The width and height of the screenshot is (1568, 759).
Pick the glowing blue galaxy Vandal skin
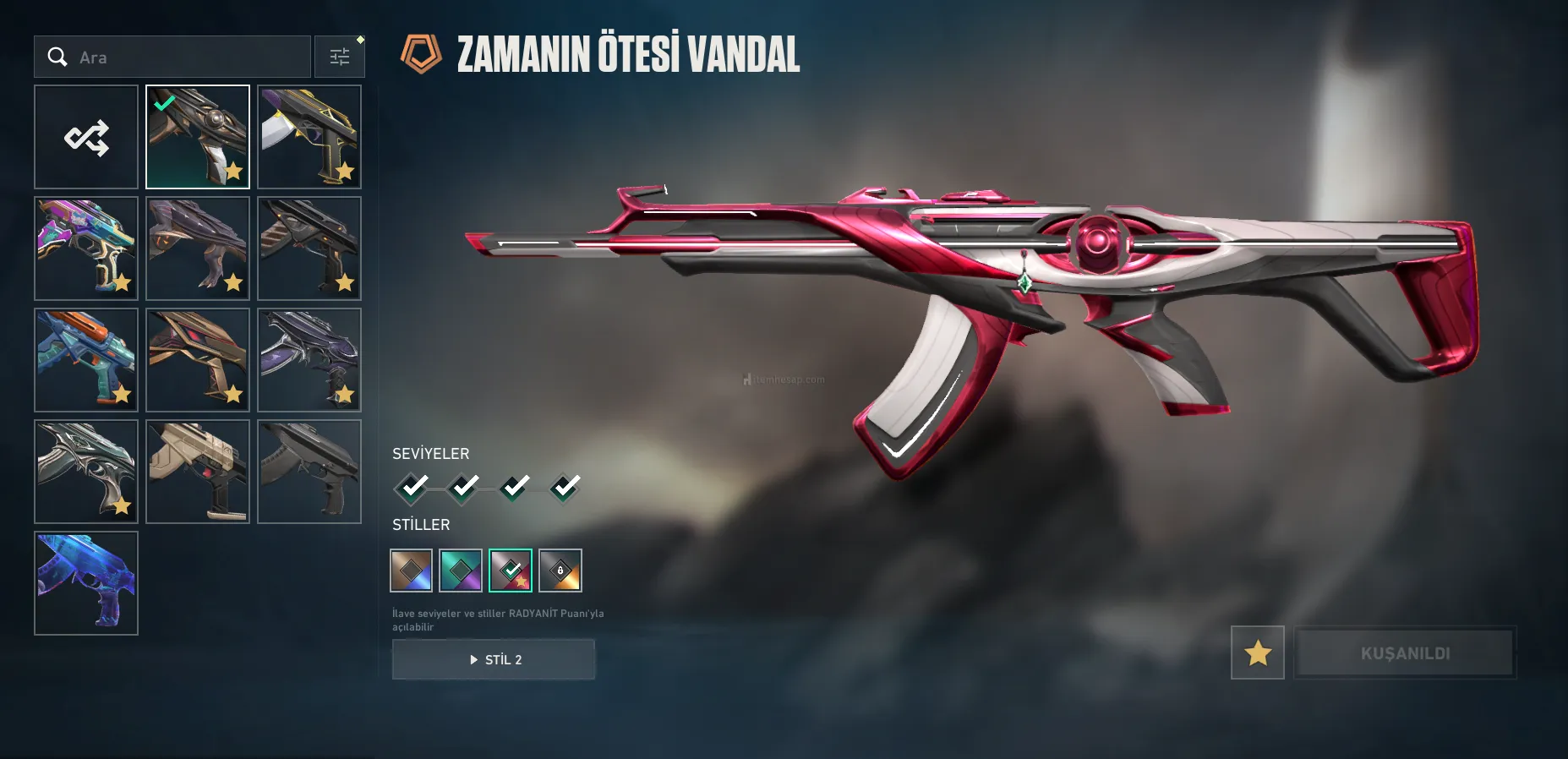pyautogui.click(x=86, y=583)
